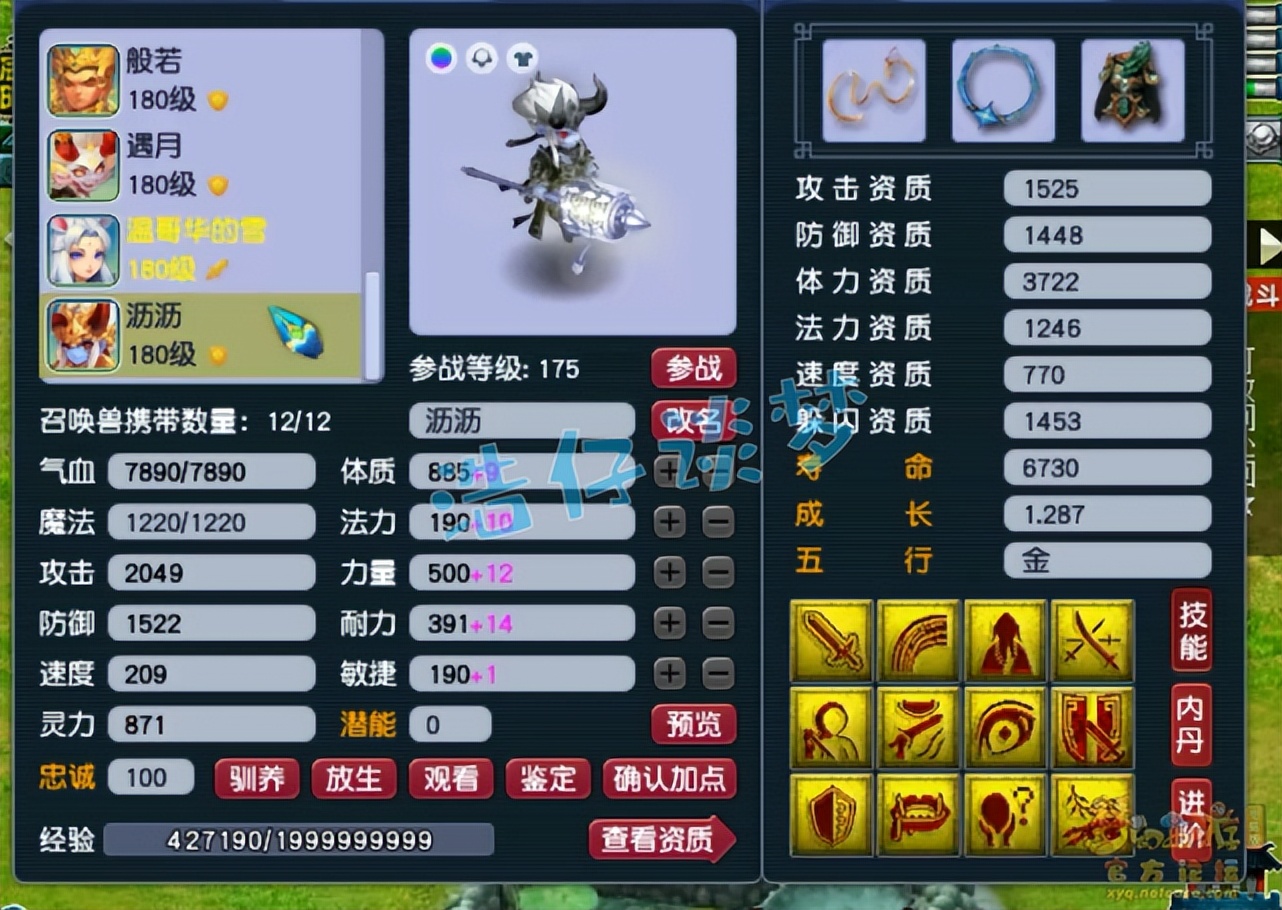Open the eye-shaped skill icon
The width and height of the screenshot is (1282, 910).
coord(1005,725)
